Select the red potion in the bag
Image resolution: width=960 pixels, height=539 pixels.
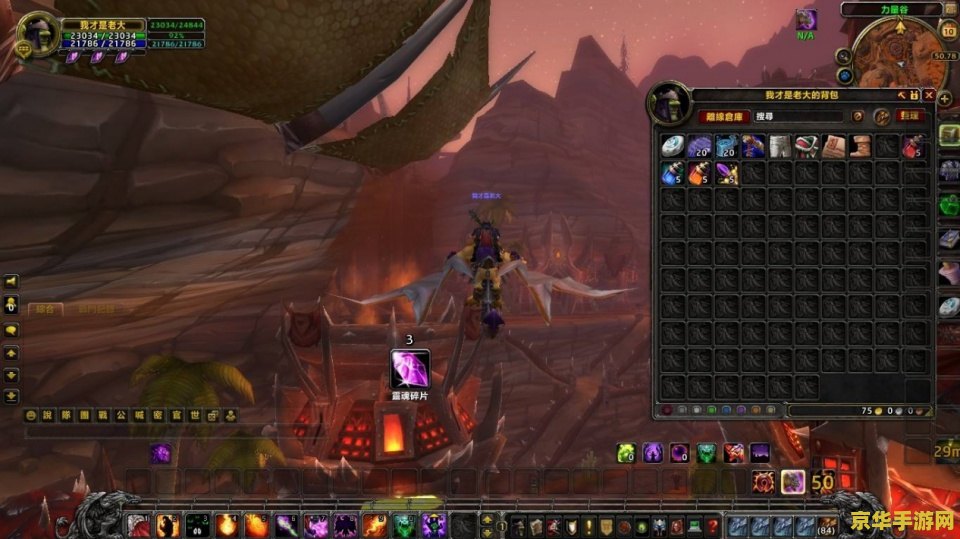click(911, 147)
